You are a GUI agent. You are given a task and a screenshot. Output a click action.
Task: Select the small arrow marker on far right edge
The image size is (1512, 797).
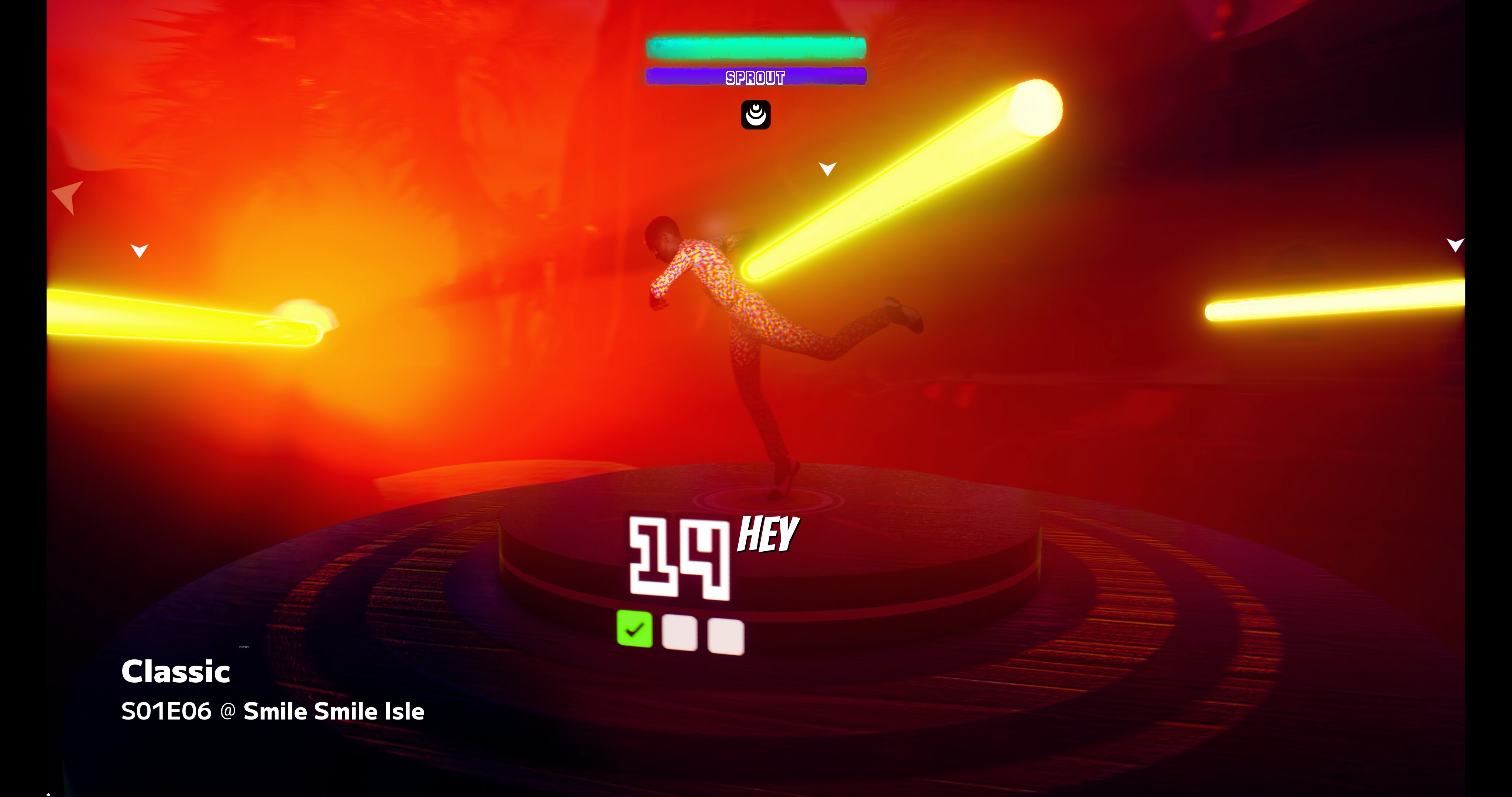coord(1456,245)
